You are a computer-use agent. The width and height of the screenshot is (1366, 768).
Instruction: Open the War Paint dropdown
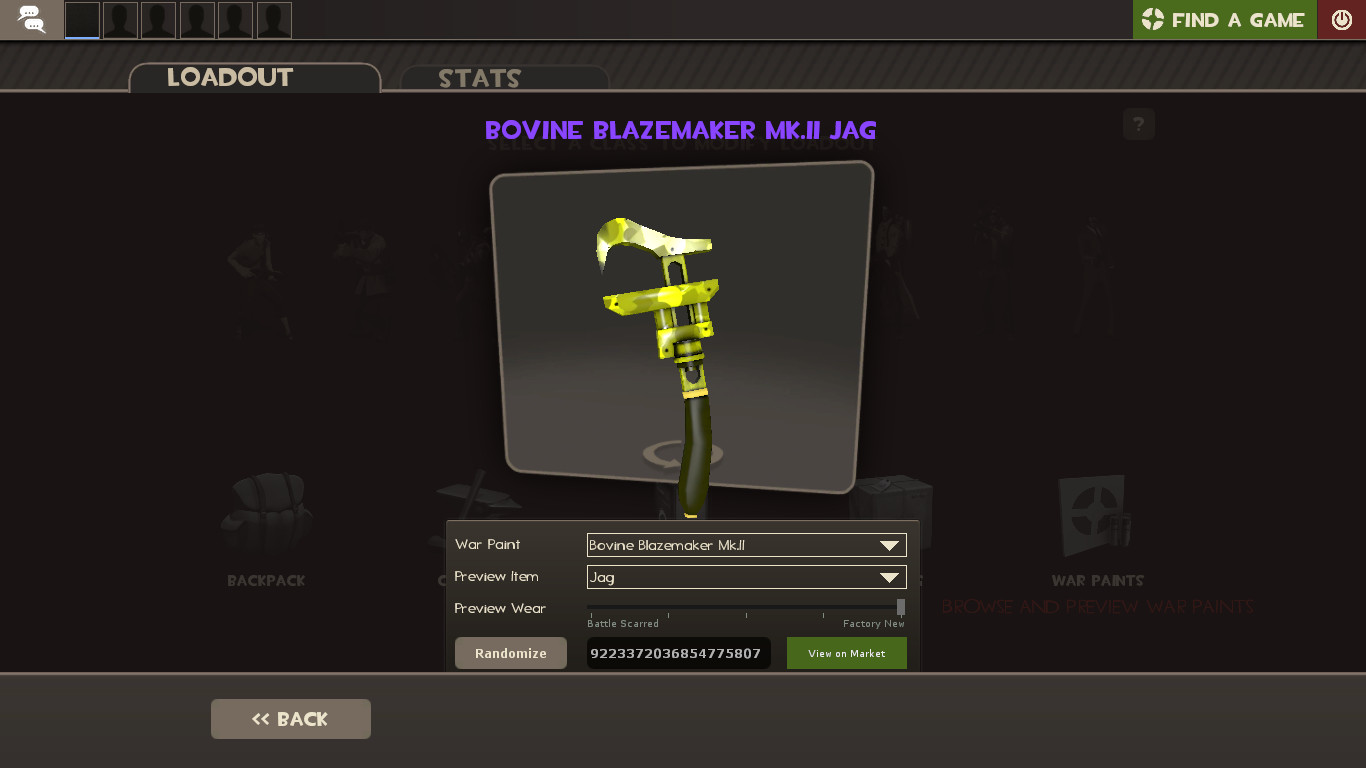(746, 545)
